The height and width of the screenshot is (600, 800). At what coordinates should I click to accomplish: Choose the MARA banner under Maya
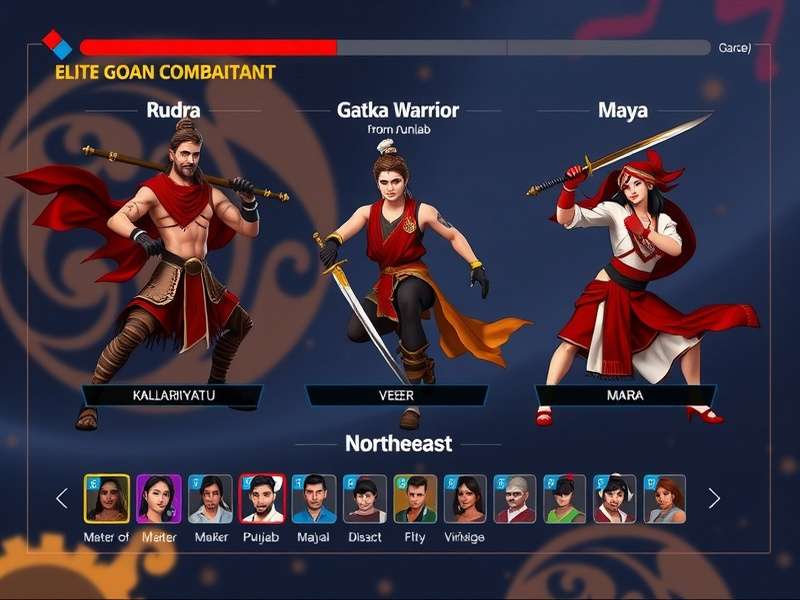(x=625, y=395)
